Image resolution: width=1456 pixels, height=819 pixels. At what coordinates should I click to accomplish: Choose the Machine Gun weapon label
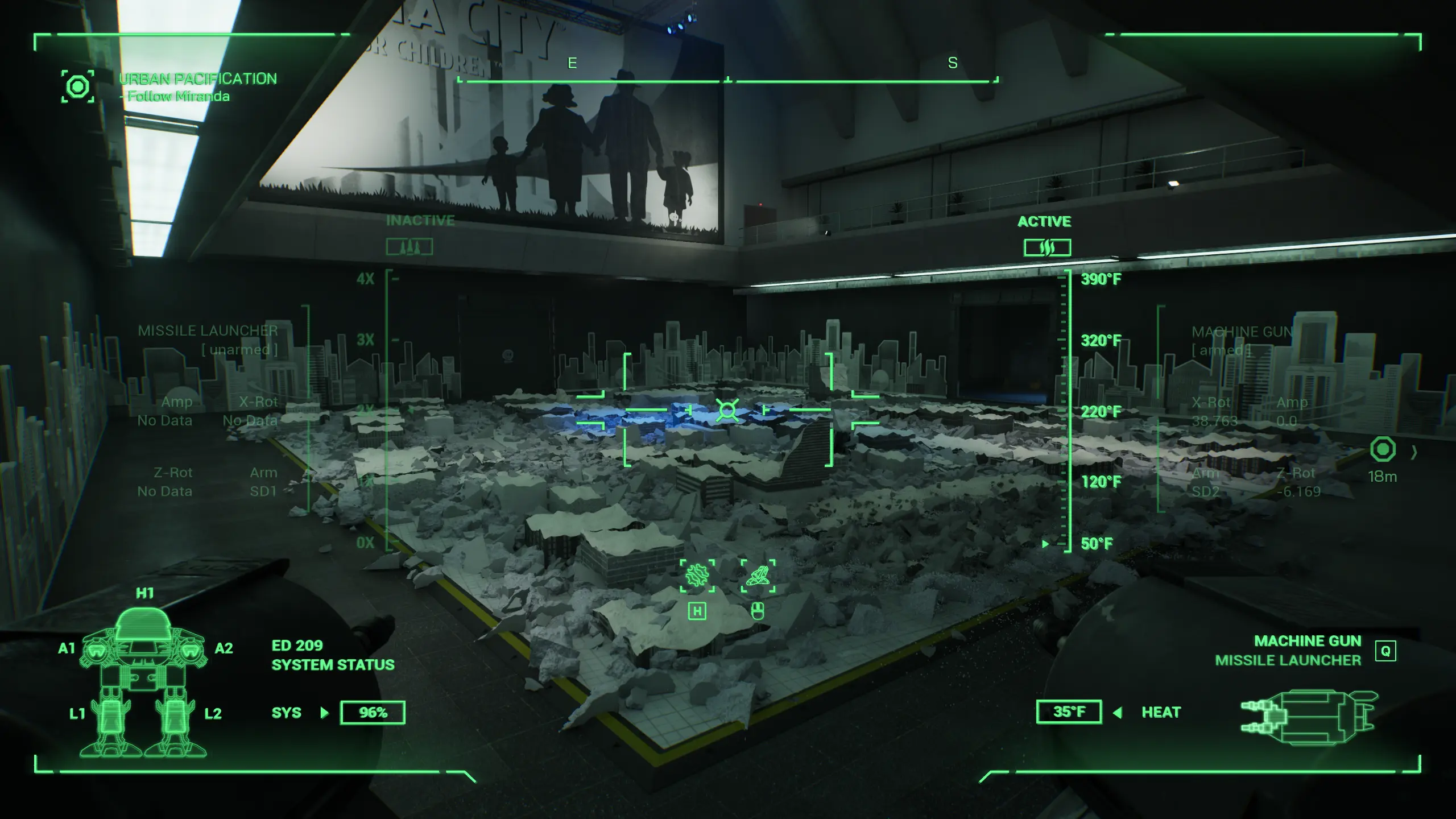1308,641
